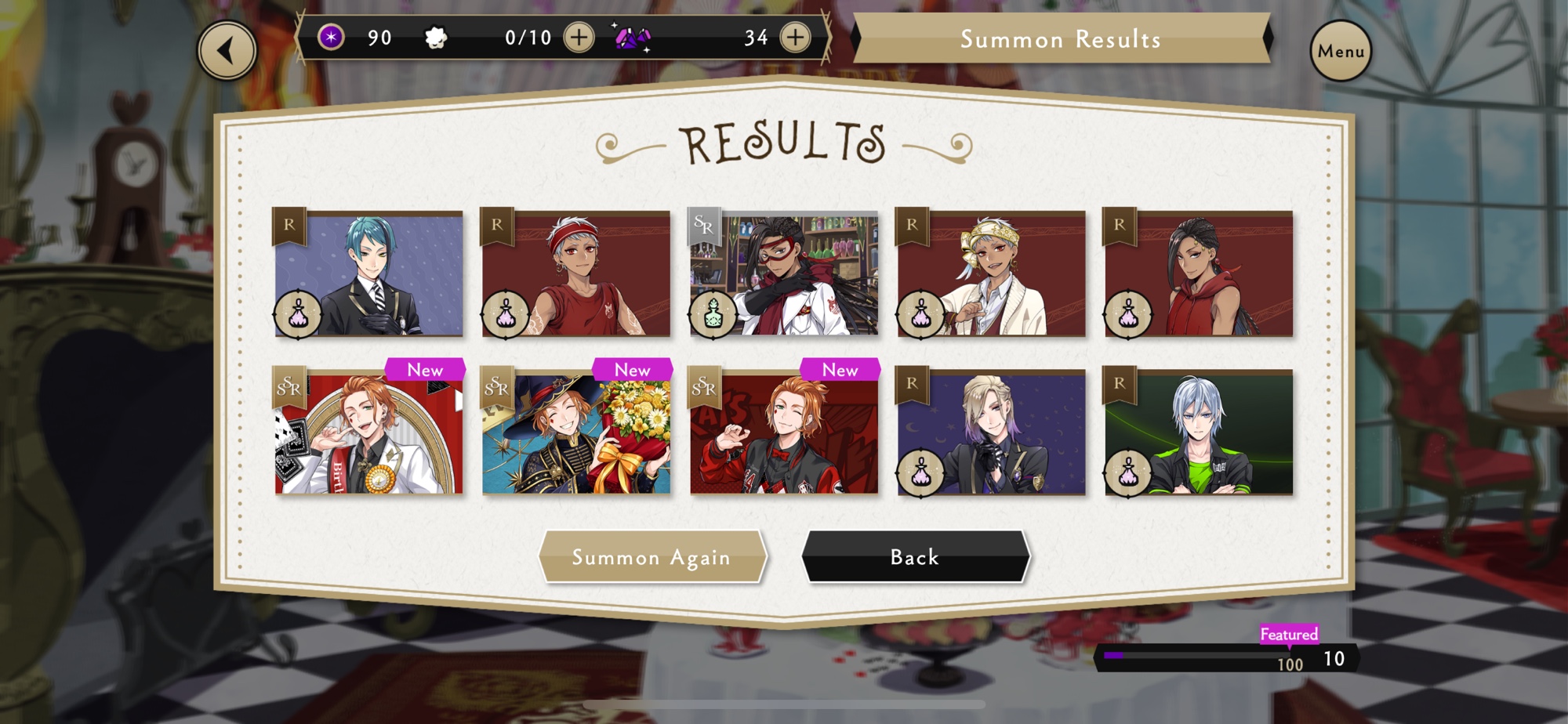This screenshot has height=724, width=1568.
Task: View the new SR card in red varsity jacket
Action: 784,432
